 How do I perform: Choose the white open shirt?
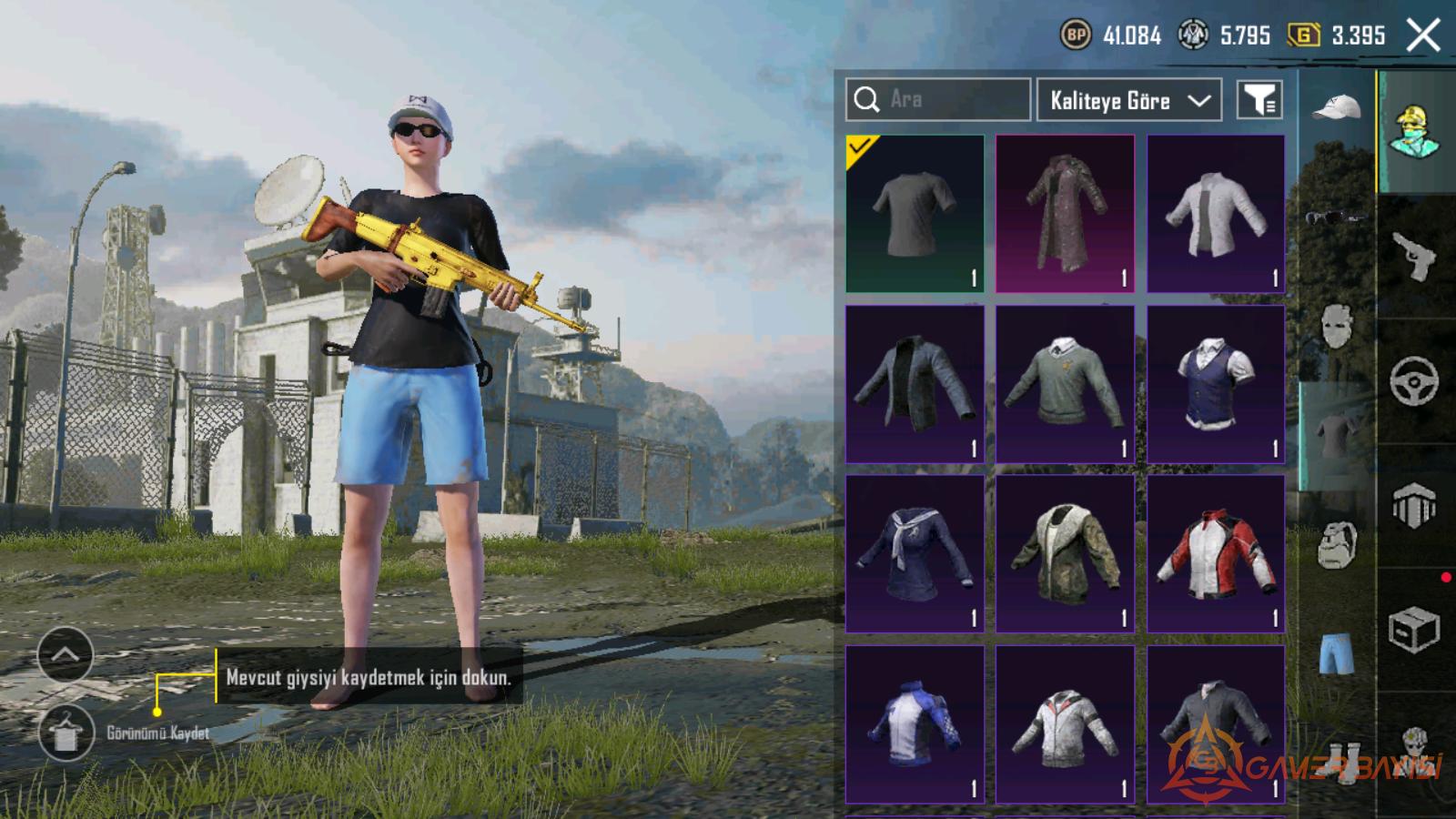[x=1216, y=214]
